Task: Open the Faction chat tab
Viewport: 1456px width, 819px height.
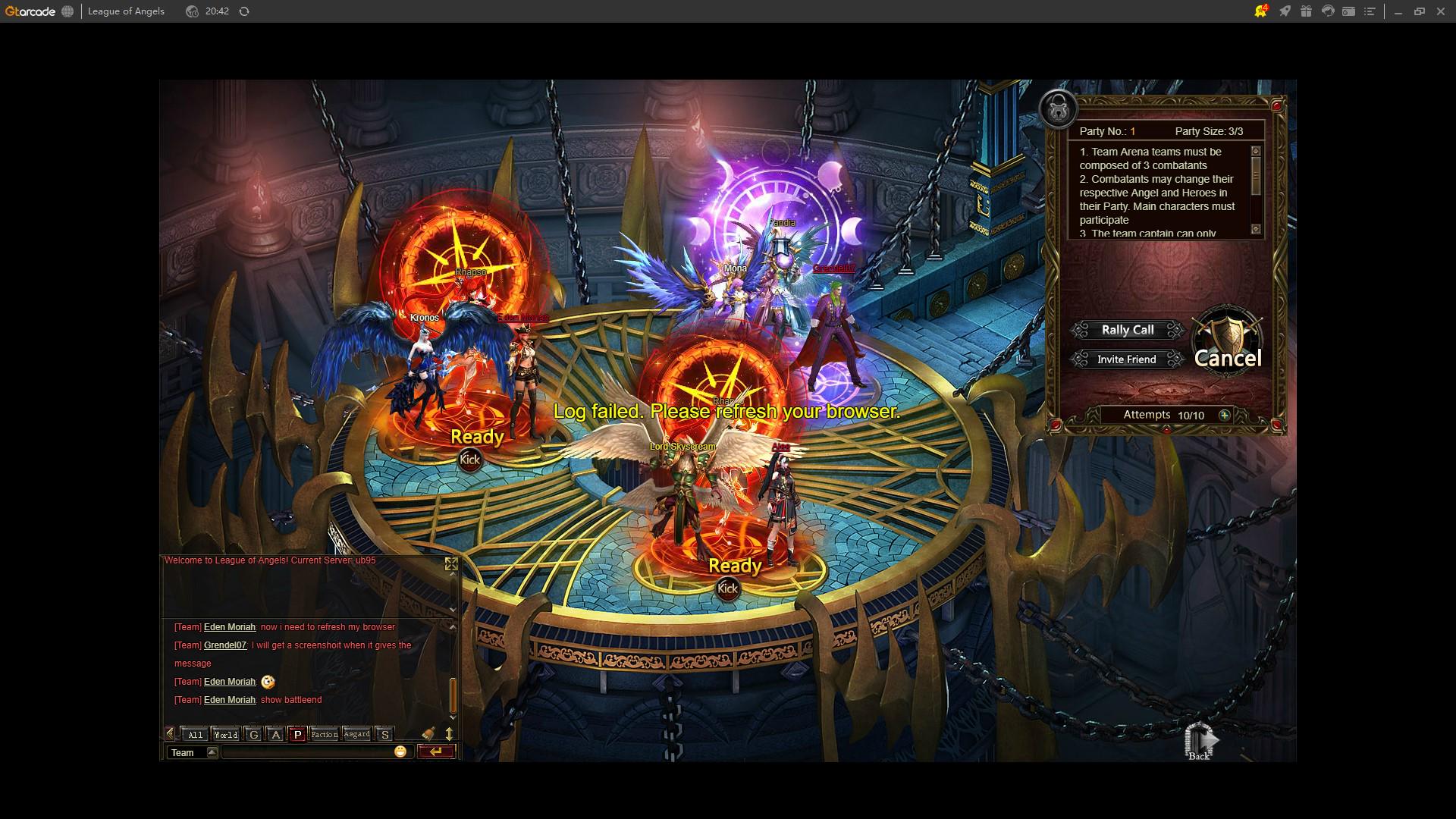Action: tap(324, 734)
